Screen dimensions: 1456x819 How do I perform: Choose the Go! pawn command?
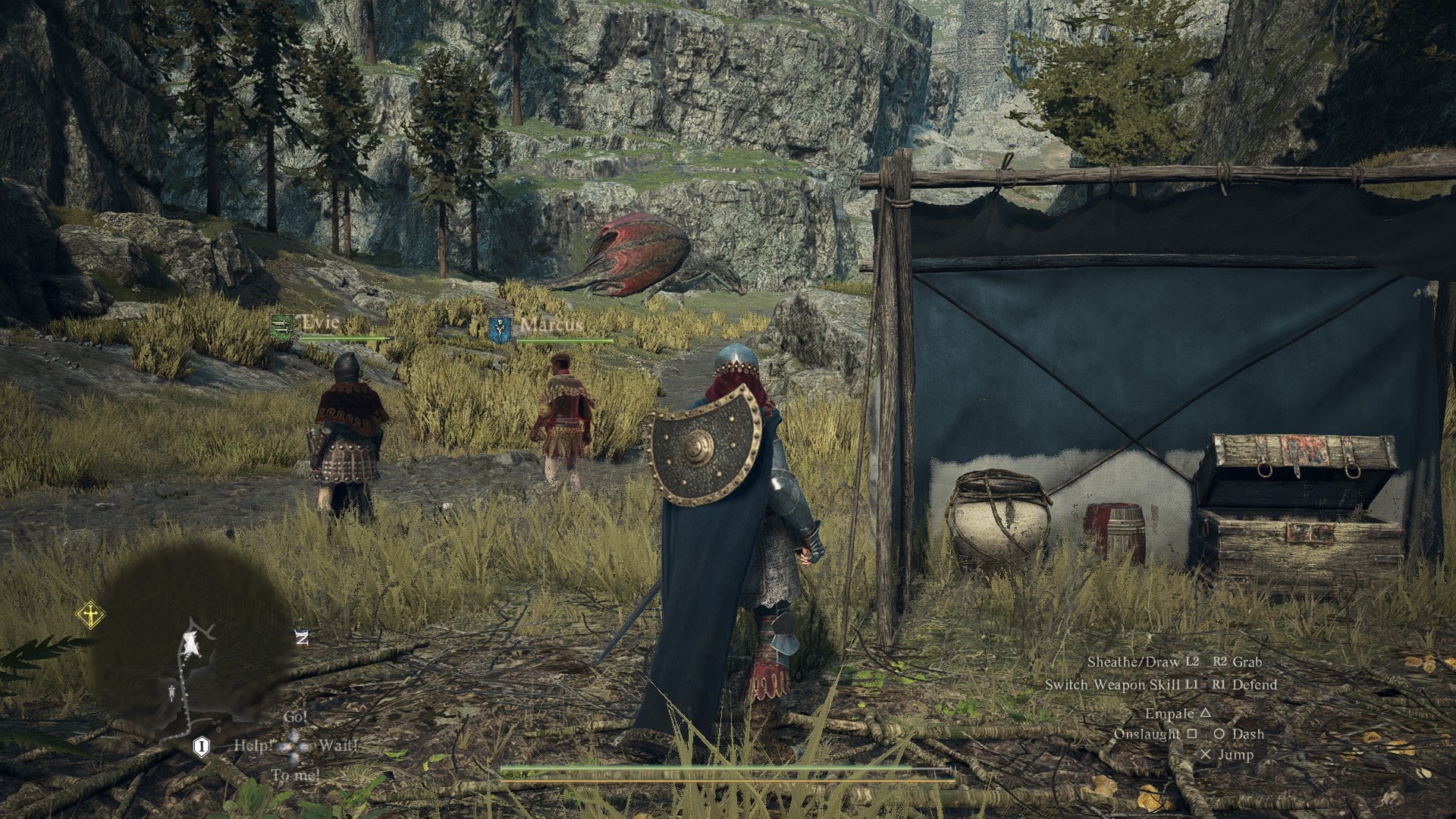[295, 717]
